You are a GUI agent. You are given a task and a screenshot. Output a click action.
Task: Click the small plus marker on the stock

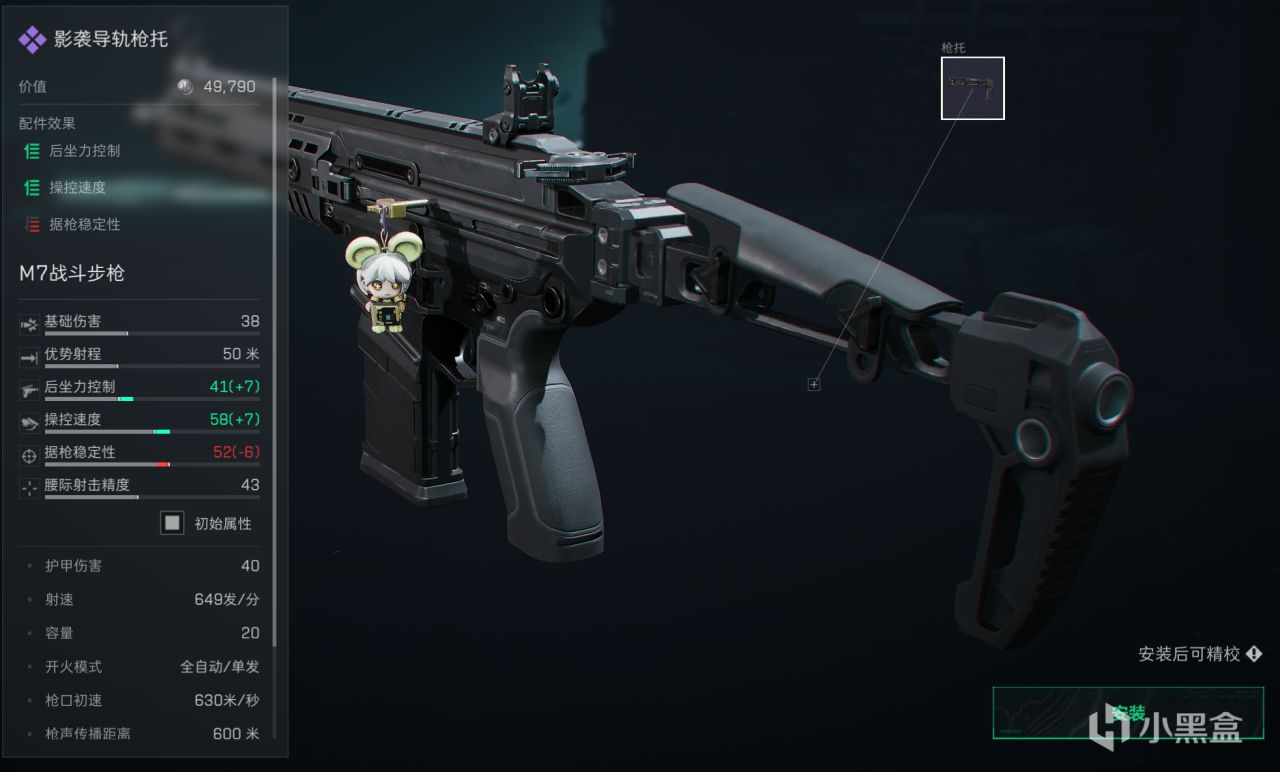point(814,385)
